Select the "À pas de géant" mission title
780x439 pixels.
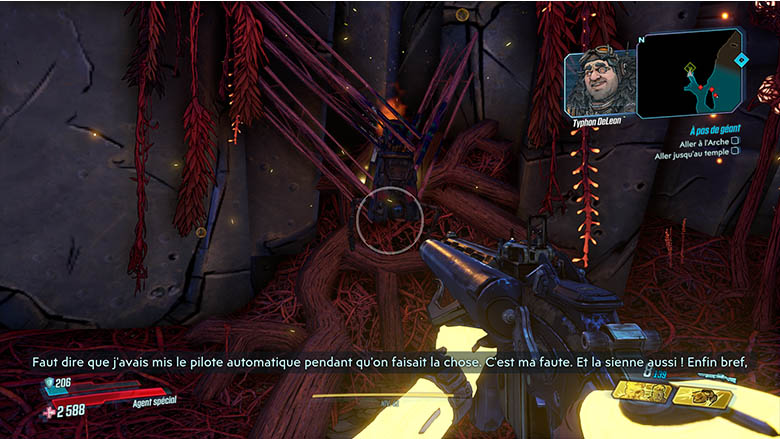[x=713, y=130]
